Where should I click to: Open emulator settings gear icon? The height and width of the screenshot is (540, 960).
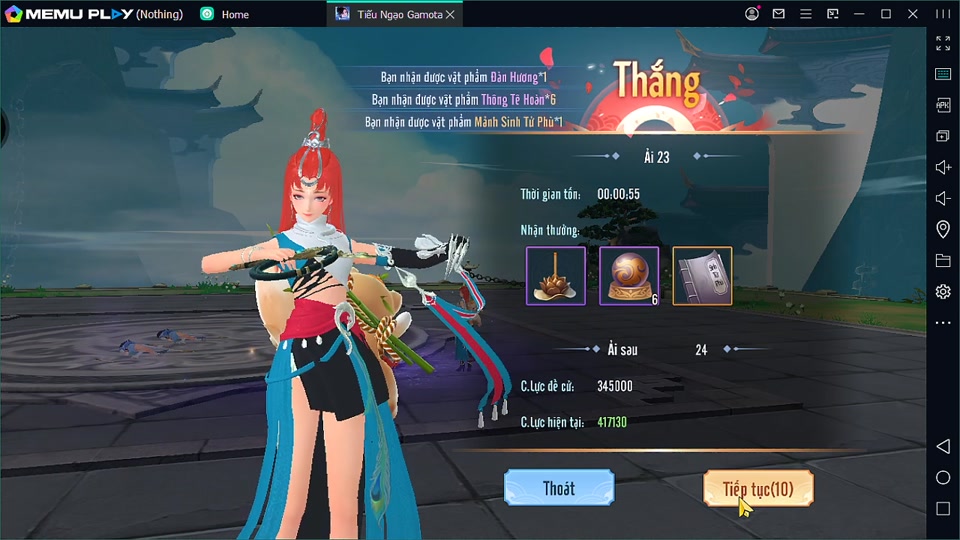coord(943,291)
